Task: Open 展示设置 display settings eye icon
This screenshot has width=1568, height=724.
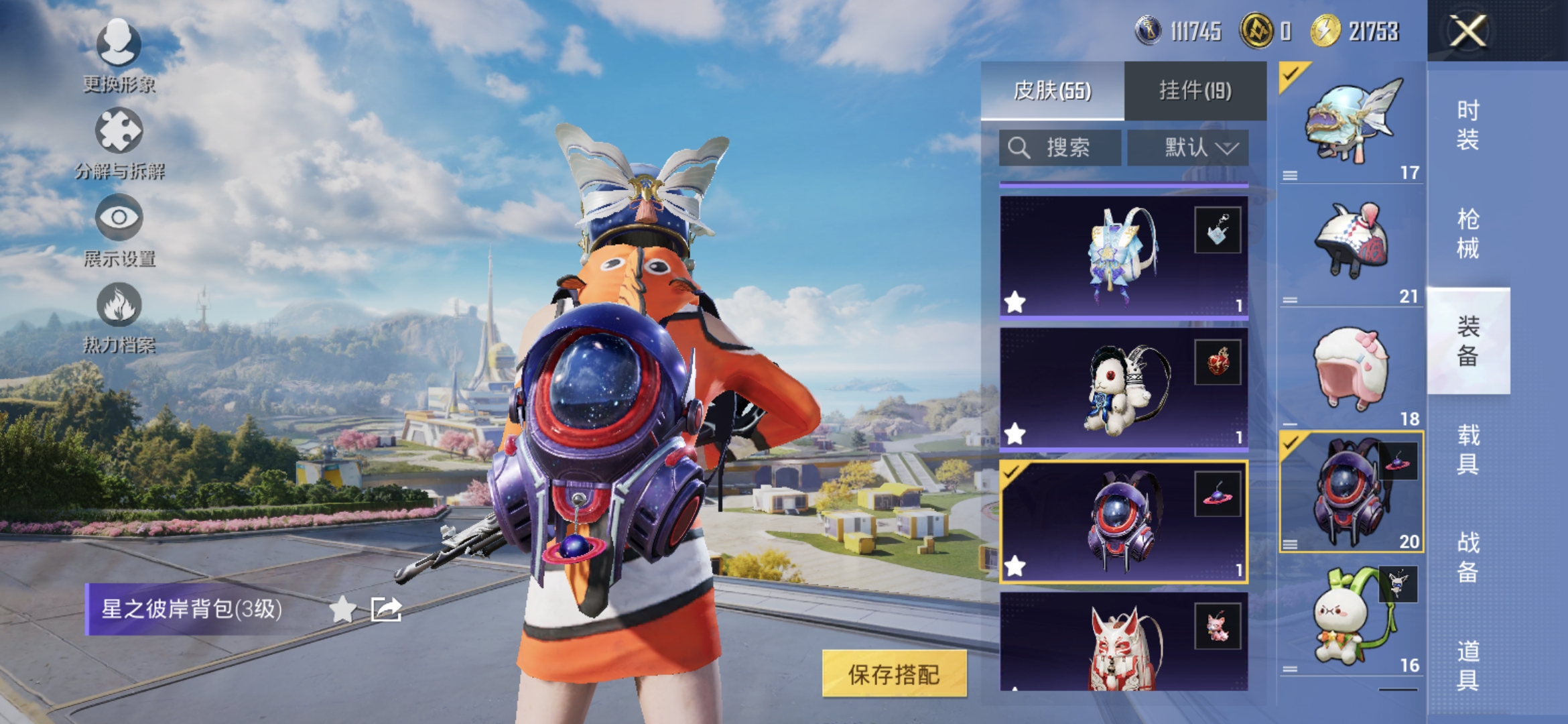Action: [119, 229]
